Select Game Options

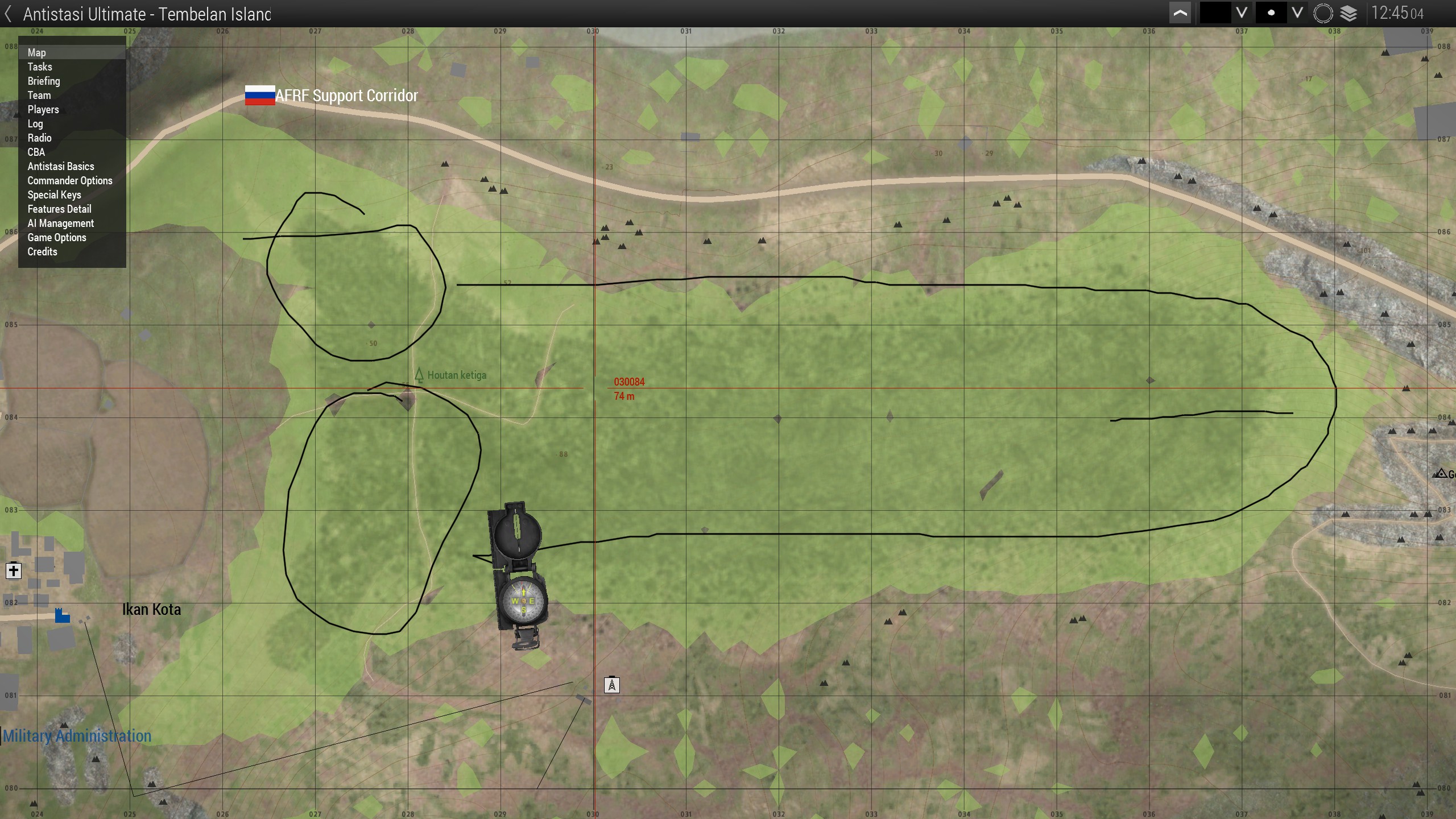pyautogui.click(x=57, y=237)
